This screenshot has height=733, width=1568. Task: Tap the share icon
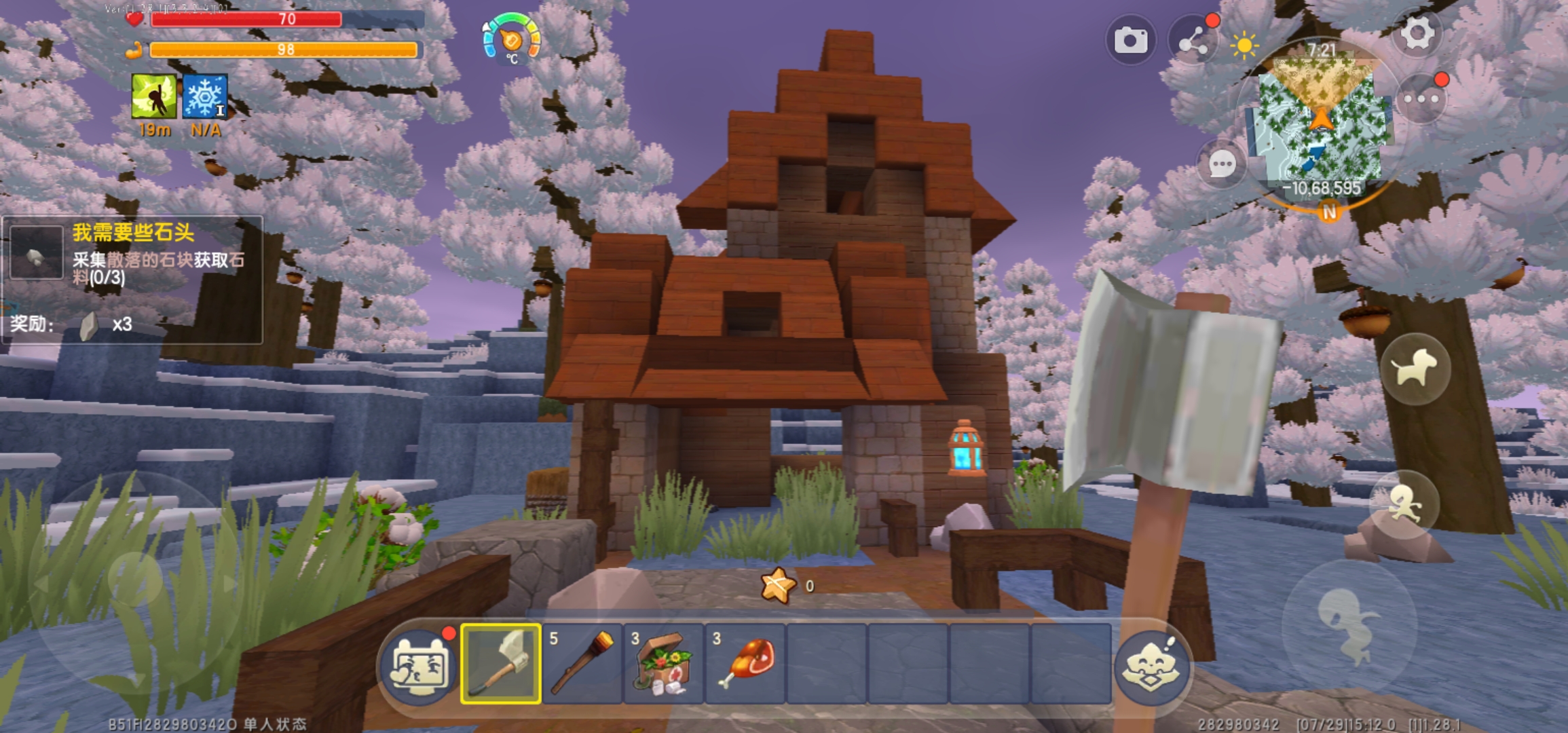pyautogui.click(x=1193, y=42)
